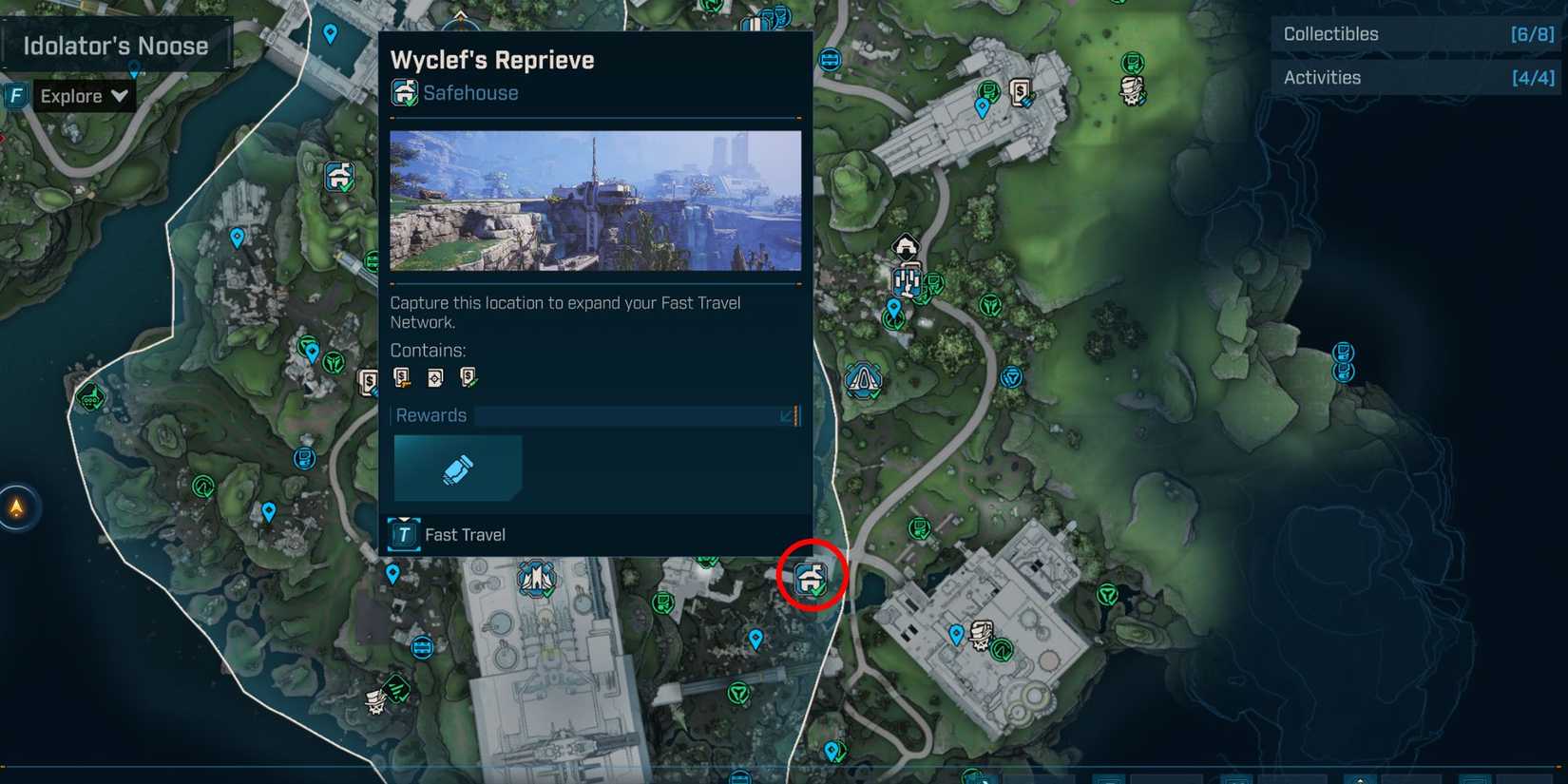Click the T Fast Travel keybind icon

click(x=403, y=534)
